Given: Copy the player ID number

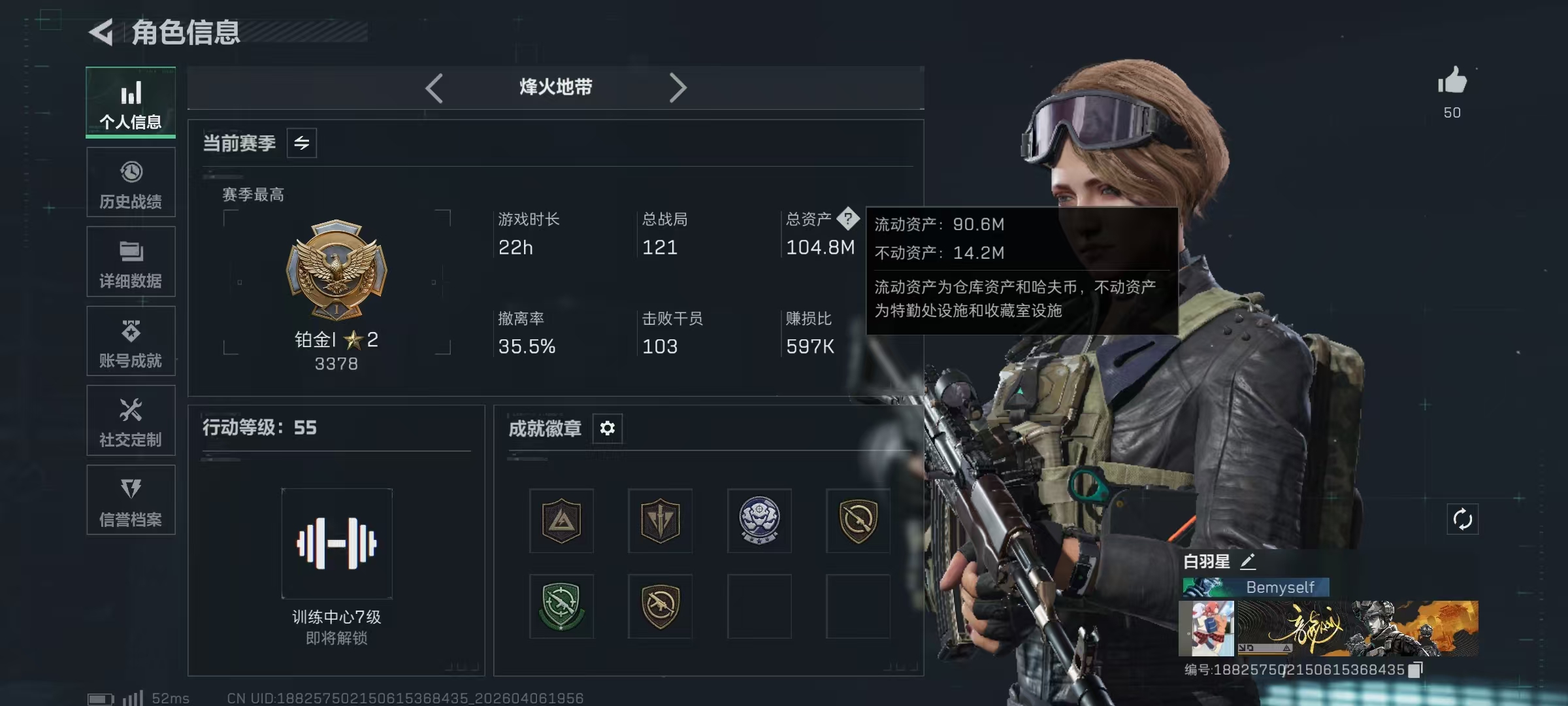Looking at the screenshot, I should point(1415,670).
